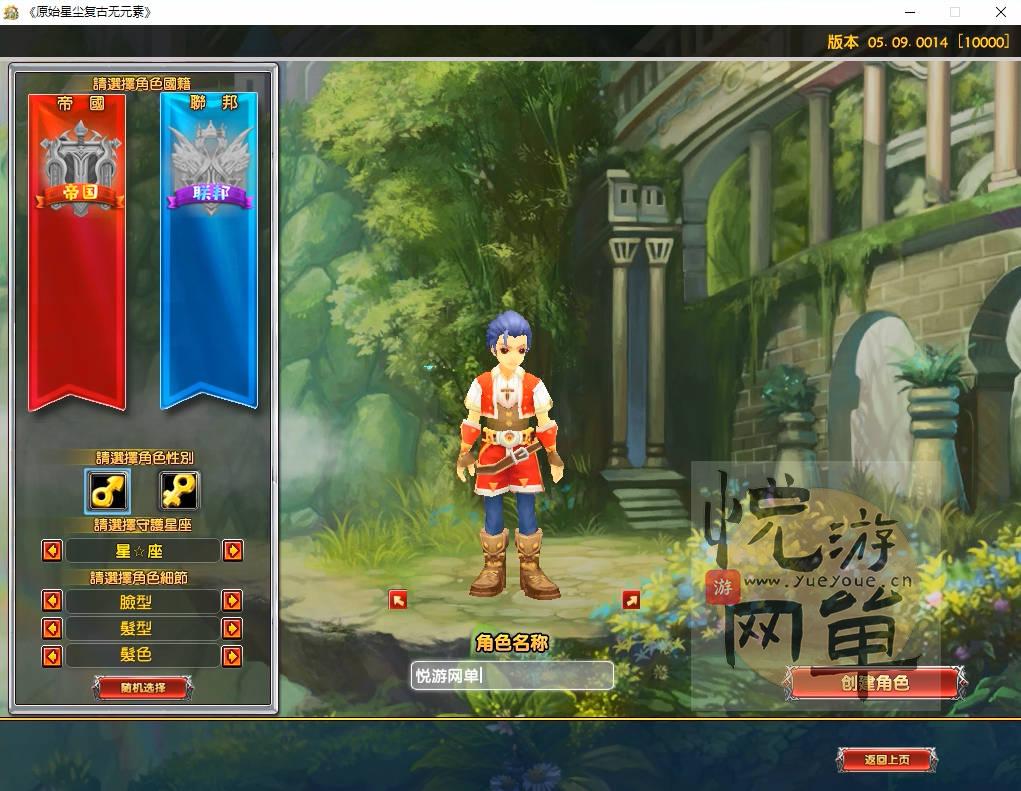Choose next 髮型 hairstyle
1021x791 pixels.
pyautogui.click(x=232, y=629)
